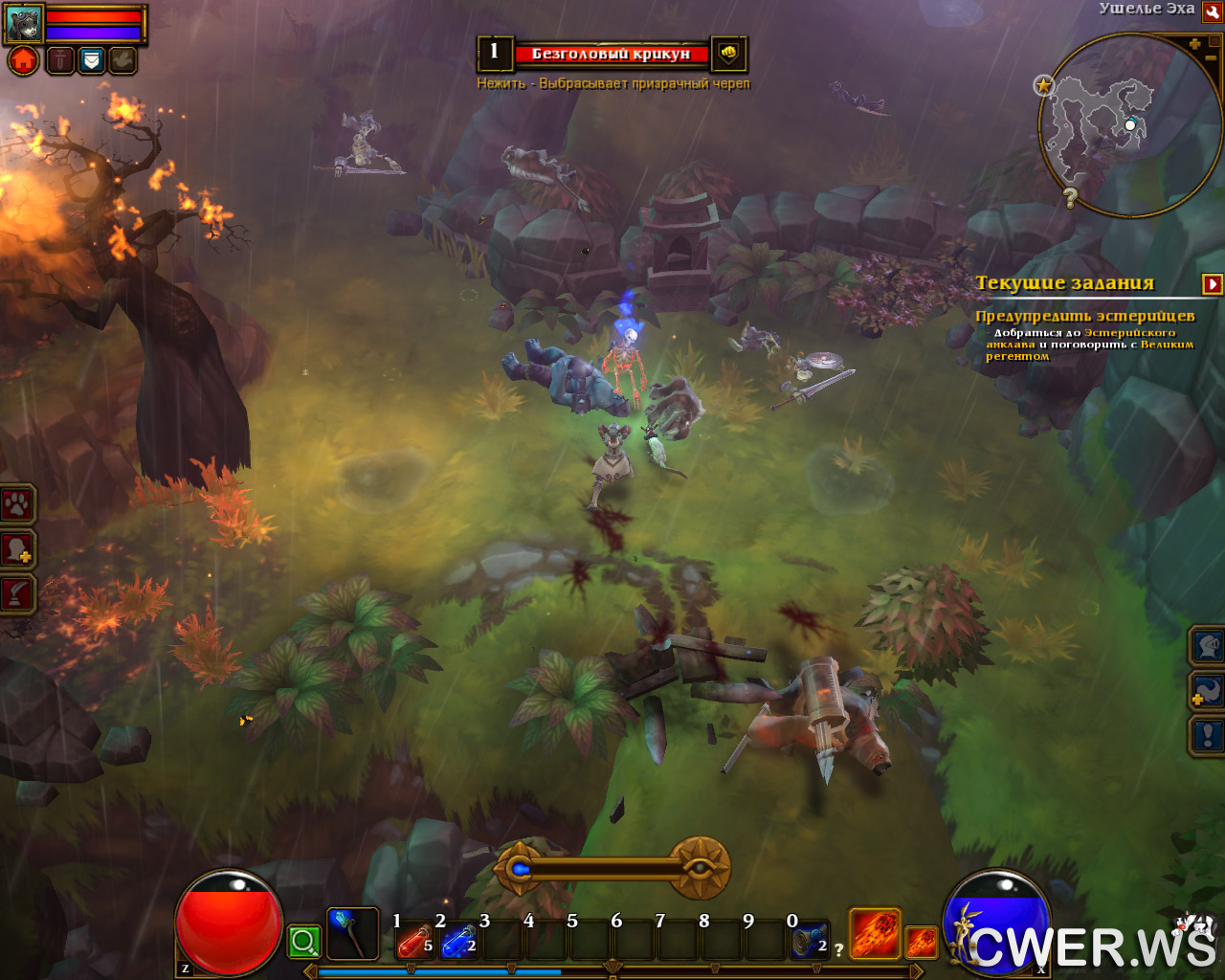Select the sword aggressive stance icon

[59, 61]
